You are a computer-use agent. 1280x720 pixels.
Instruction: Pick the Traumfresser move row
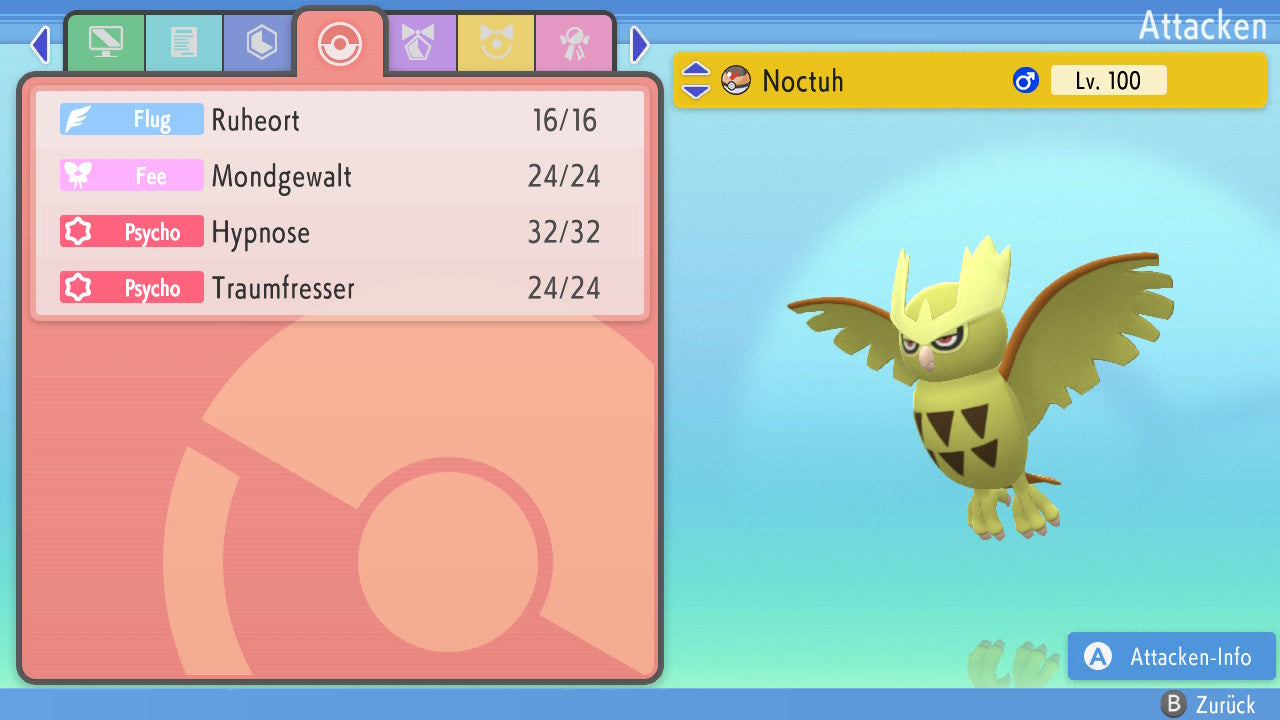[340, 288]
